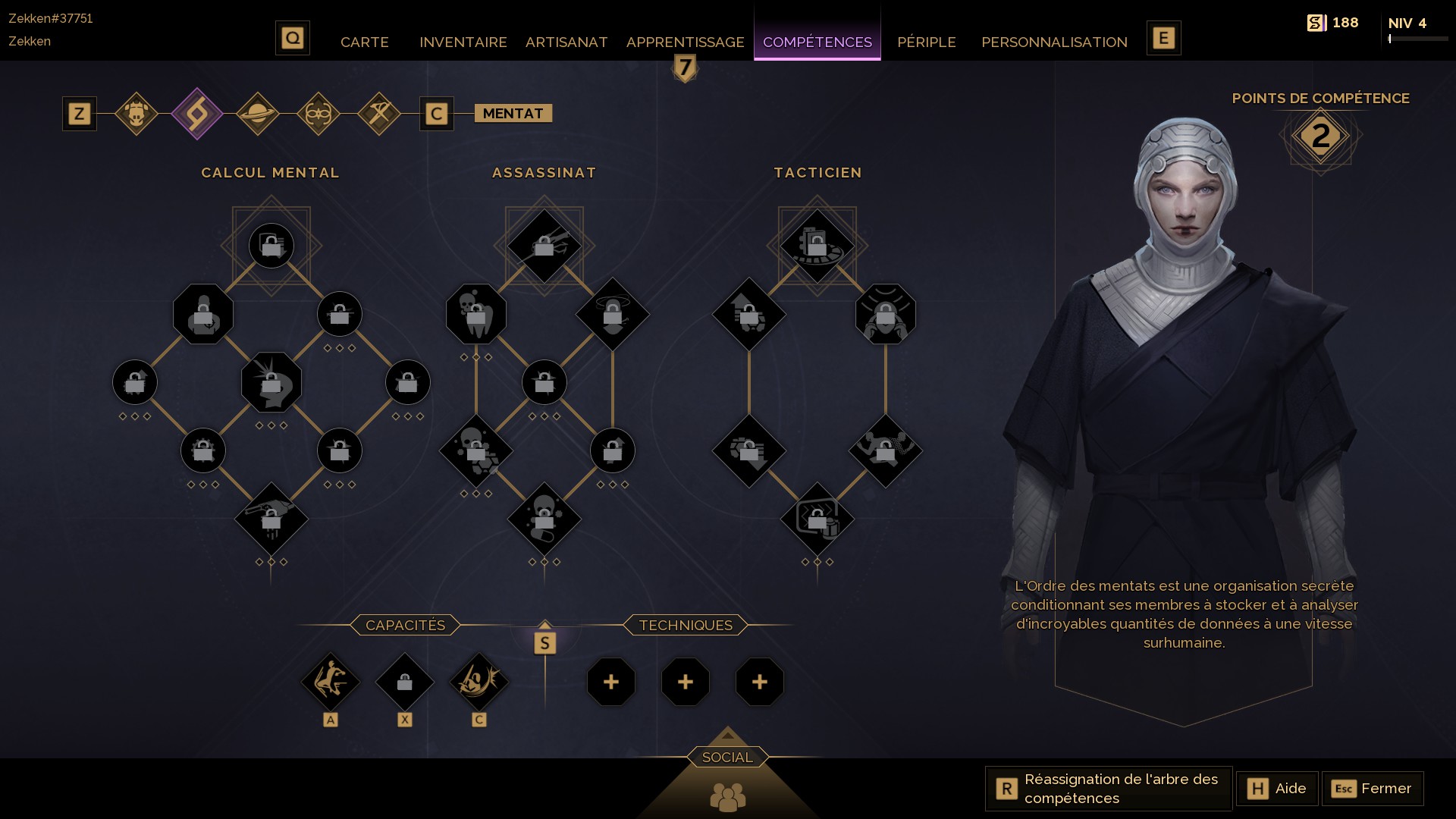Viewport: 1456px width, 819px height.
Task: Expand the SOCIAL section at the bottom
Action: (727, 756)
